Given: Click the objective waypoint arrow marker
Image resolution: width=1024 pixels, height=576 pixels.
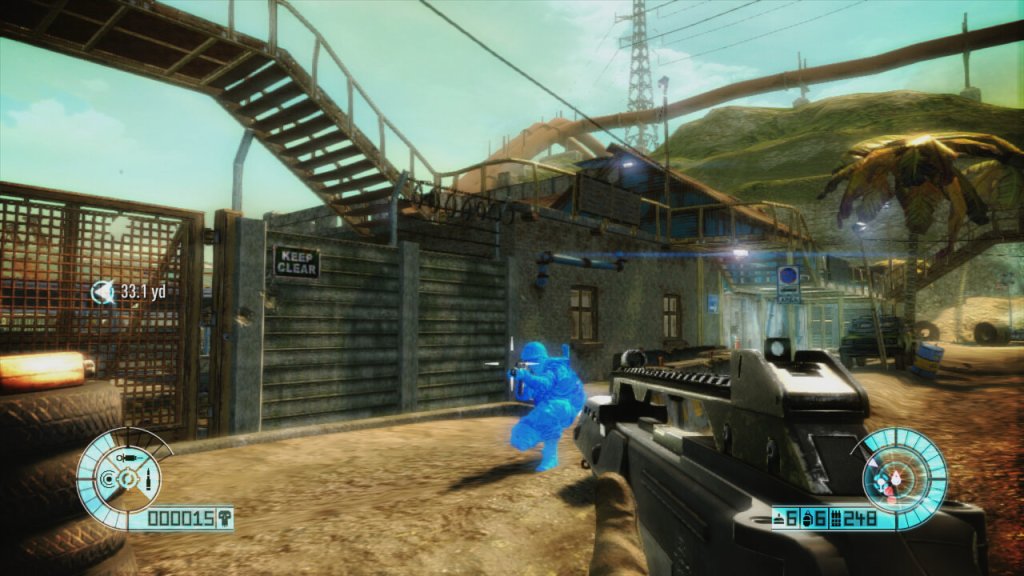Looking at the screenshot, I should 102,292.
